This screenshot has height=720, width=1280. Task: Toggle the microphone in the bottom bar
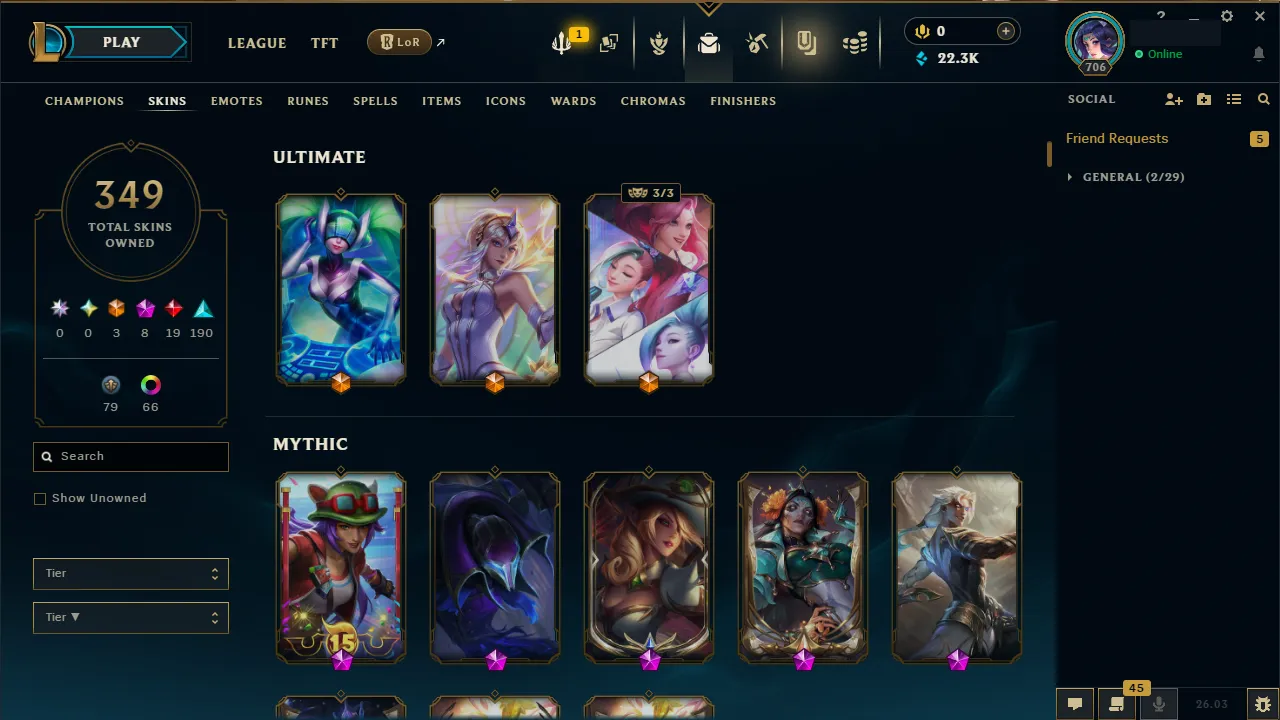click(1157, 704)
